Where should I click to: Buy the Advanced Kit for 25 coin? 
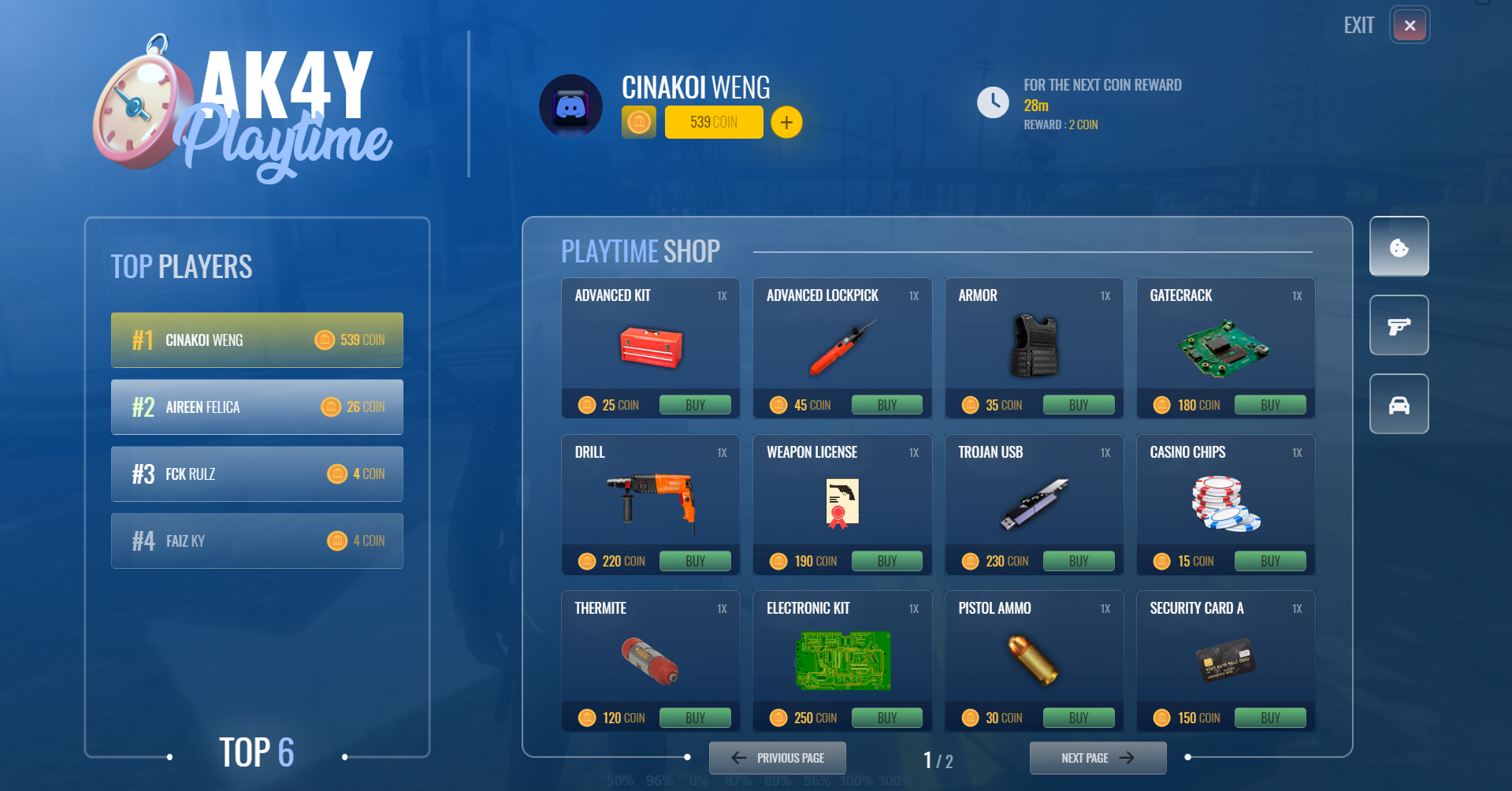(x=695, y=405)
